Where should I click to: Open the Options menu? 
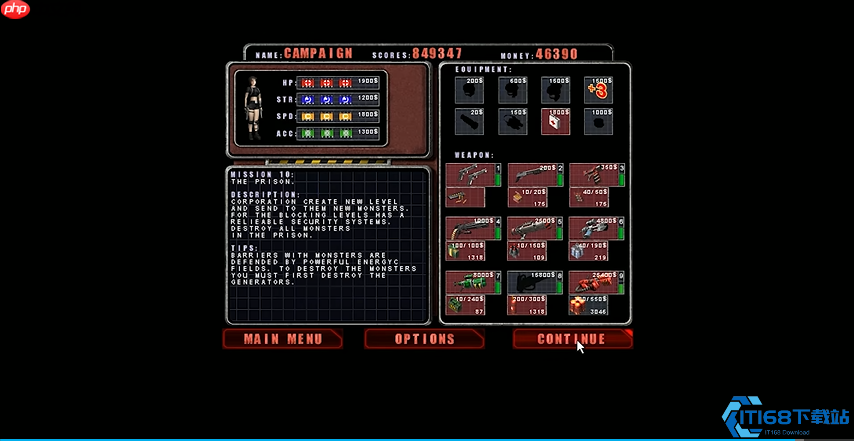coord(424,339)
